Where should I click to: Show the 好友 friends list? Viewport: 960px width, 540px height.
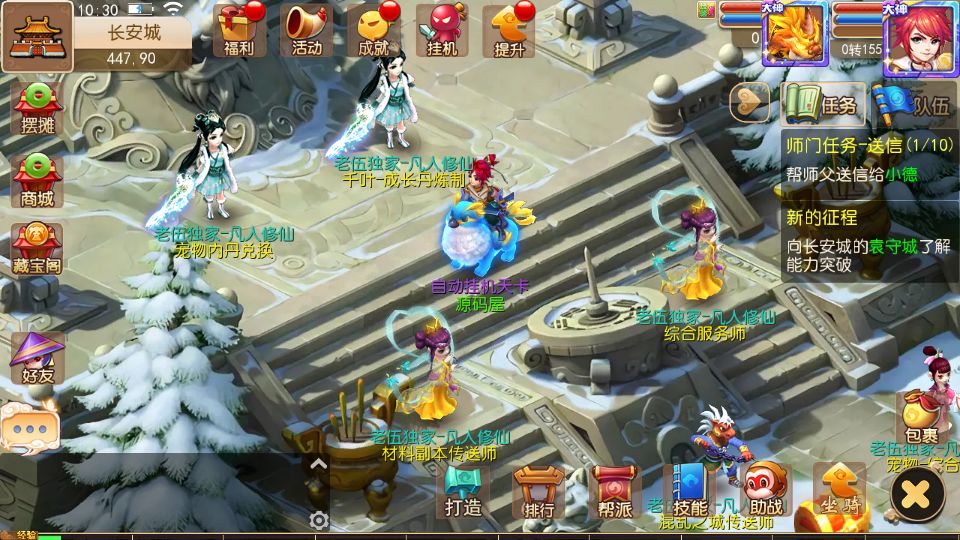37,357
